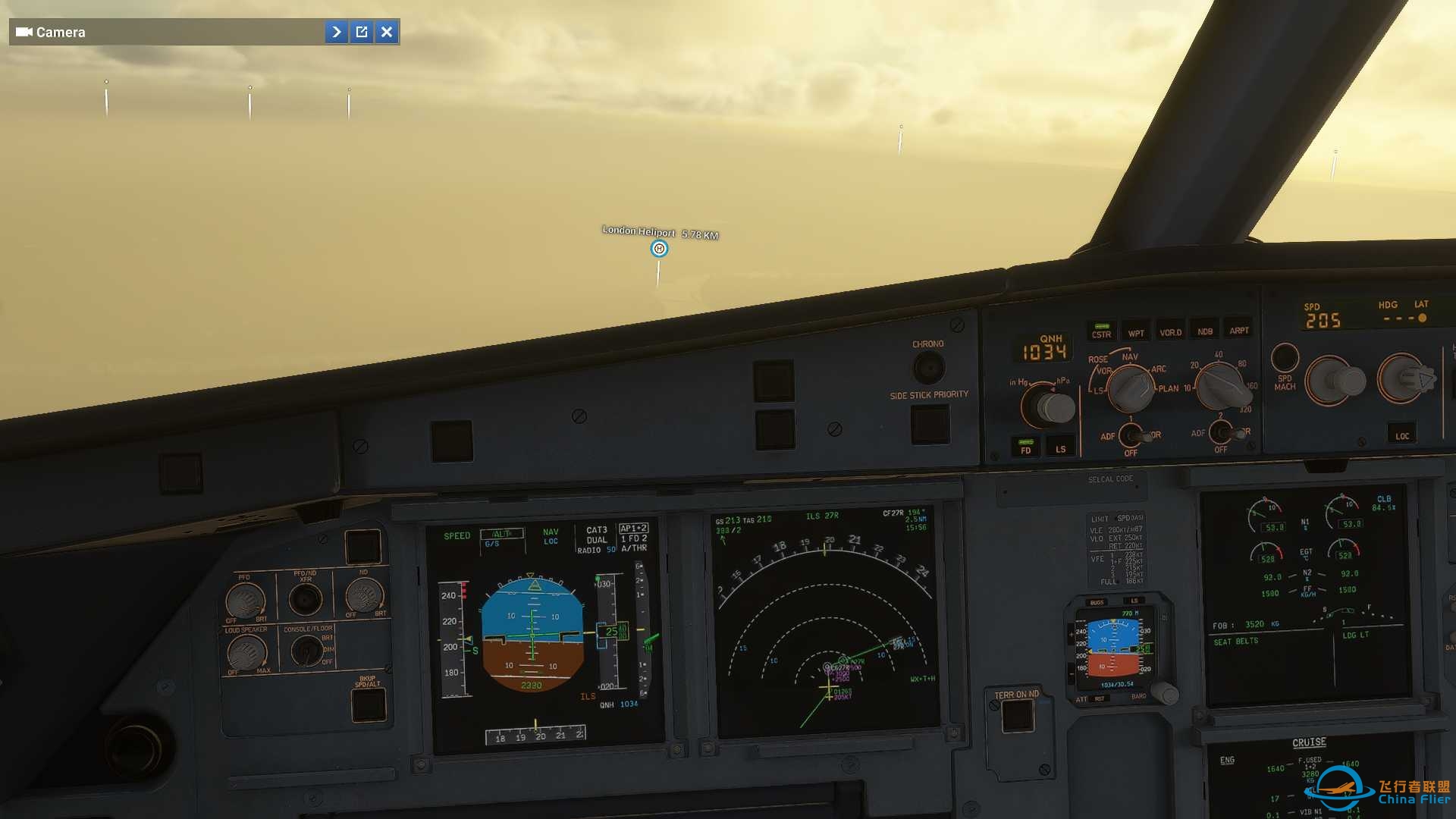This screenshot has width=1456, height=819.
Task: Enable the ARPT airports display button
Action: point(1239,331)
